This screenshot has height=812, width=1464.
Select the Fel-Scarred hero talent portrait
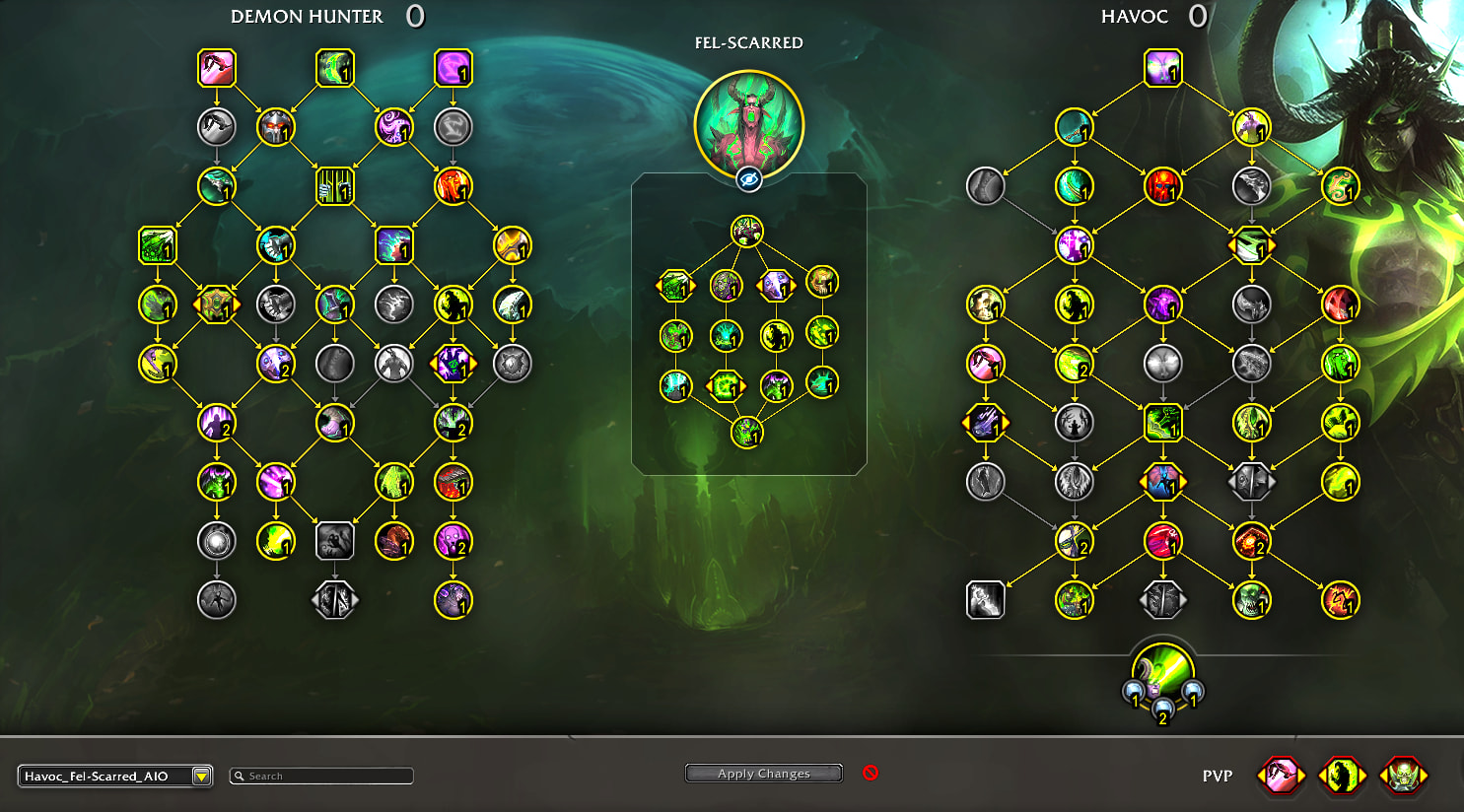[748, 124]
